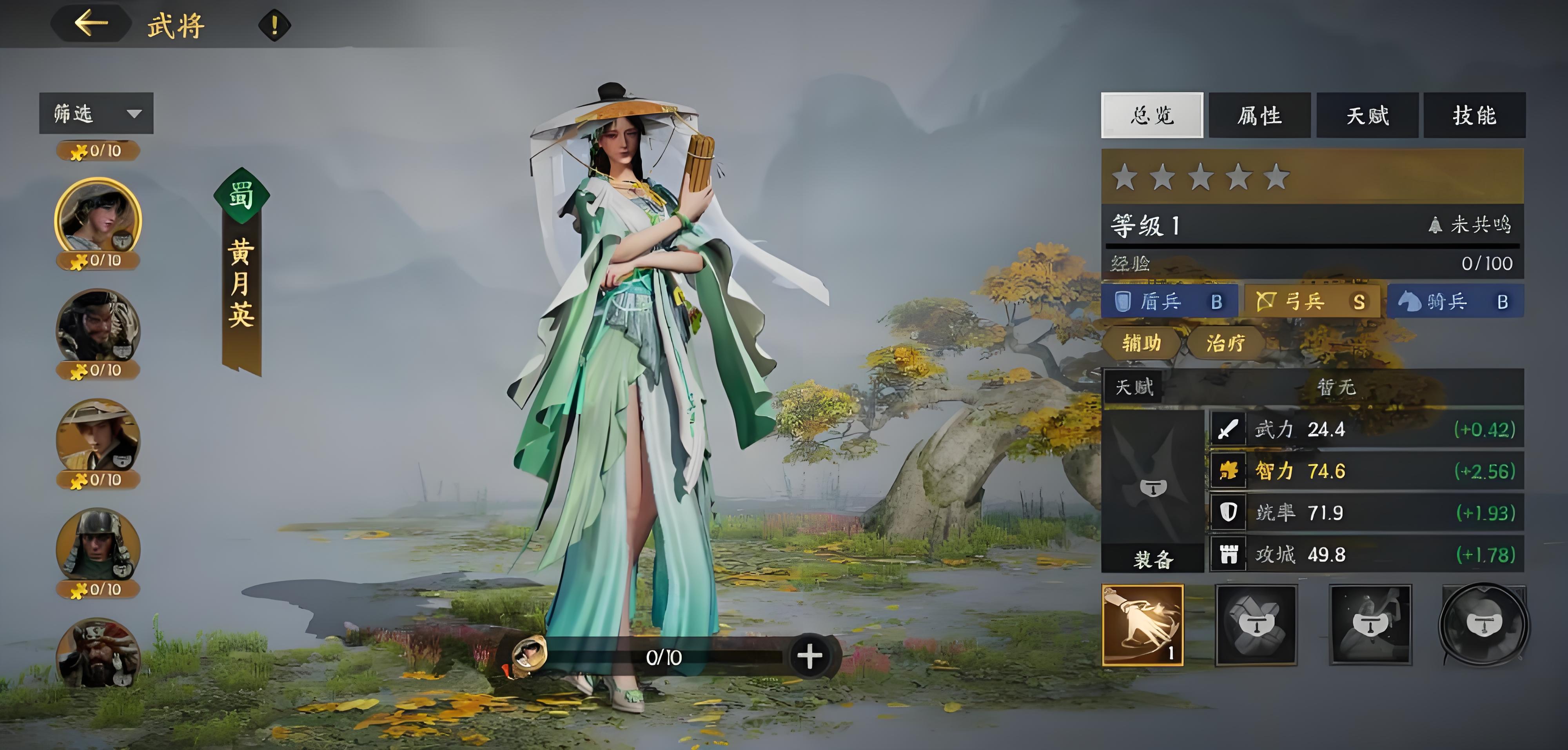Select the general wearing a straw hat
Screen dimensions: 1568x750
click(98, 438)
